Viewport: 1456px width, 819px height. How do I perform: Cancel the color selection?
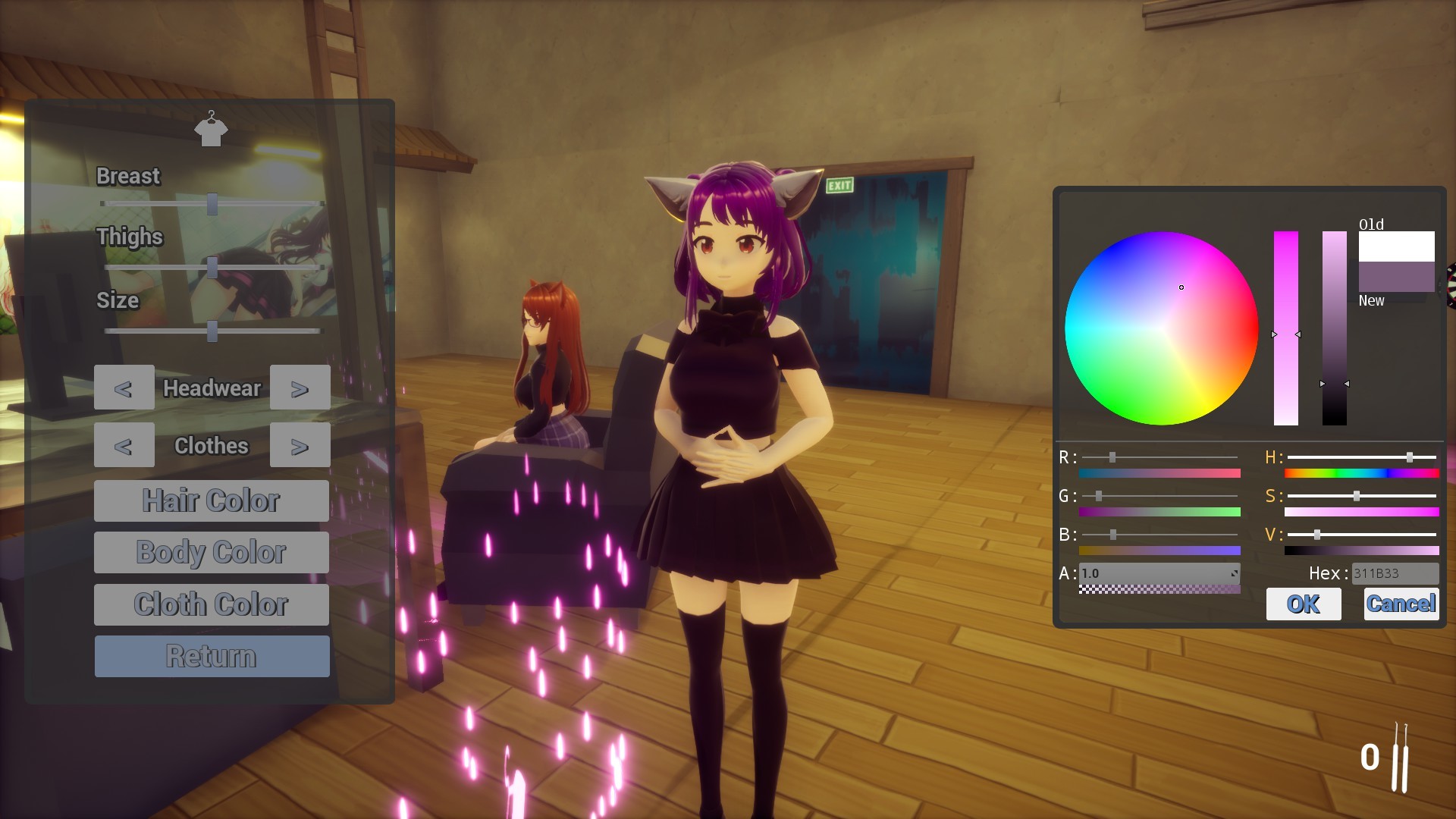click(x=1401, y=603)
